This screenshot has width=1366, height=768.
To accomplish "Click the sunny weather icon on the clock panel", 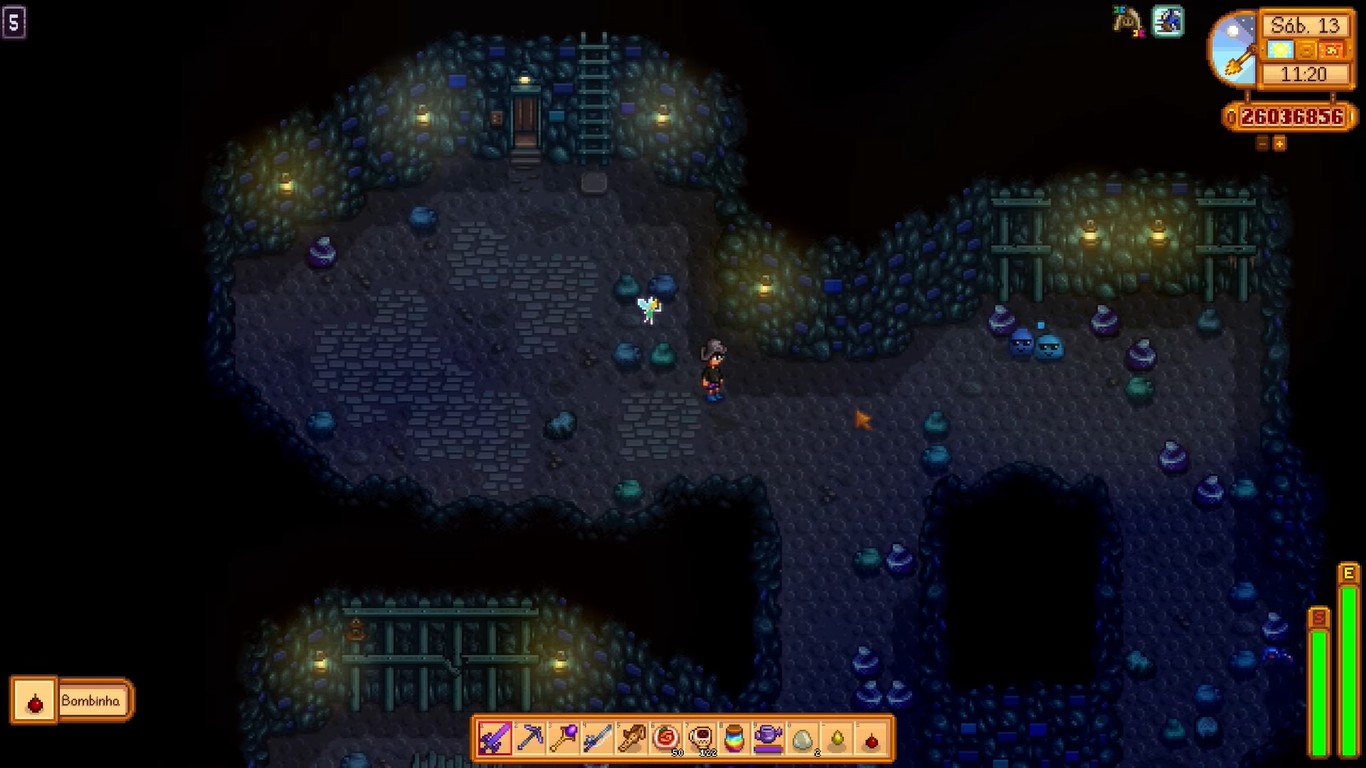I will [1280, 50].
